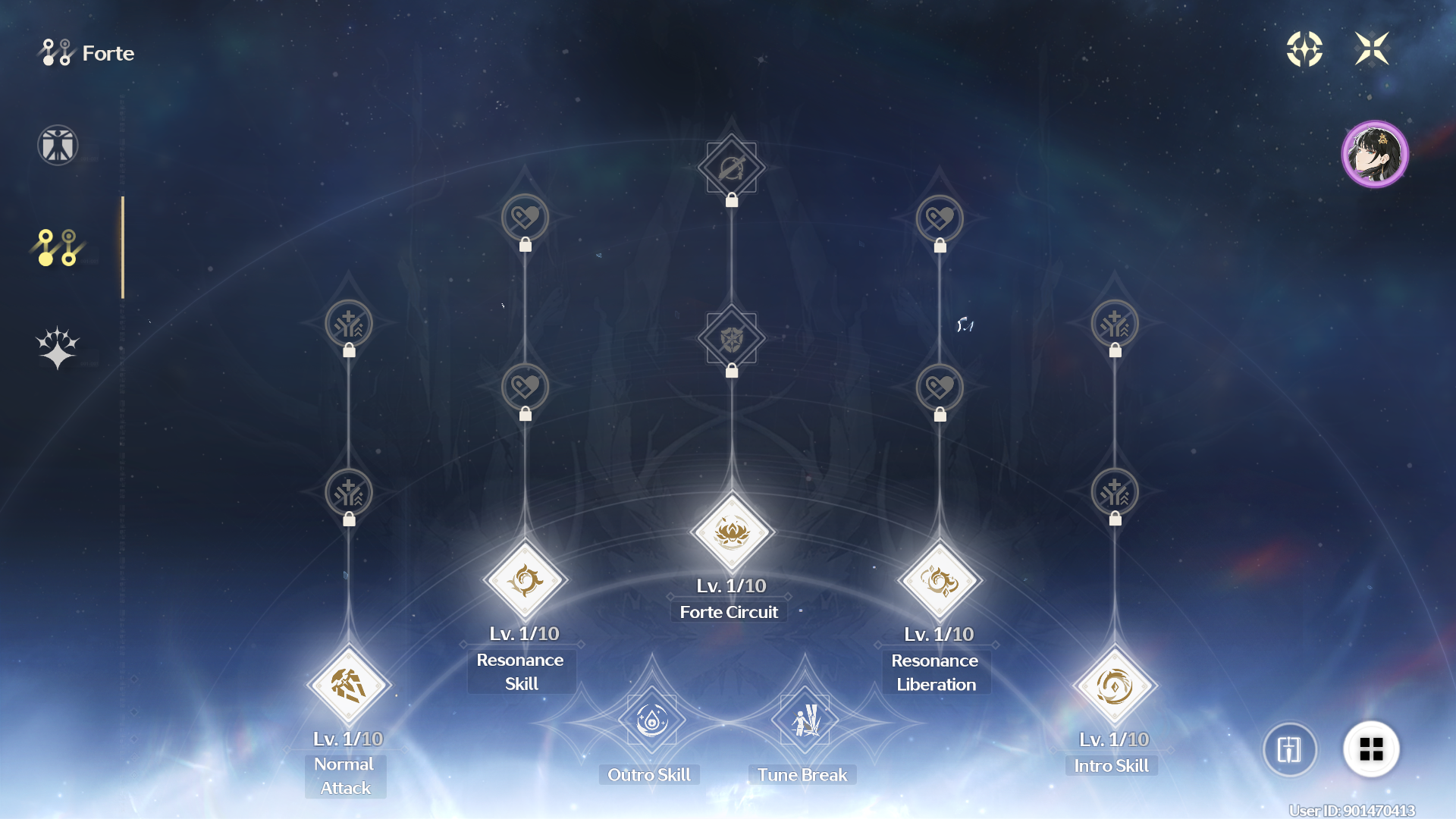The image size is (1456, 819).
Task: Select the Forte tab icon in sidebar
Action: [x=57, y=248]
